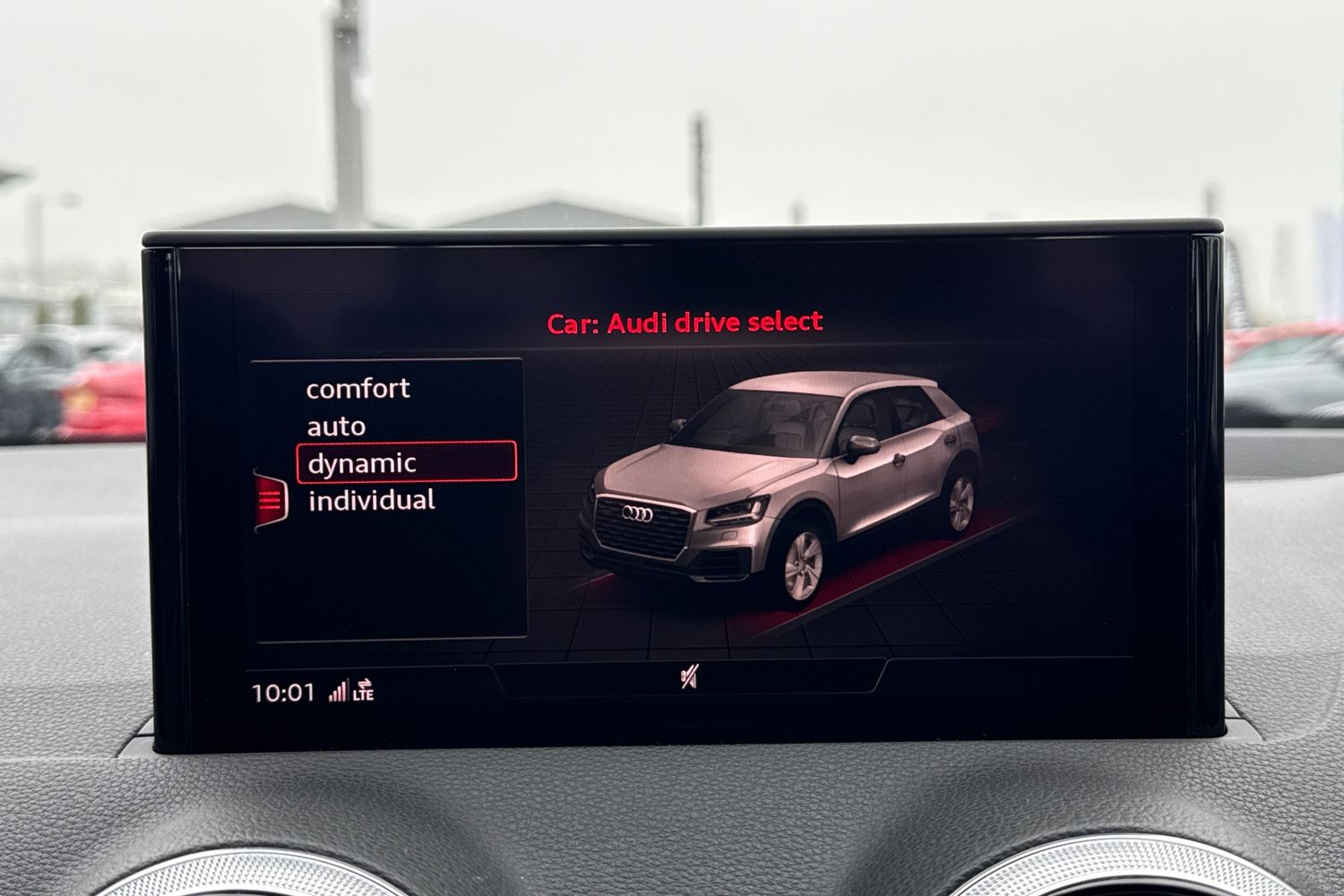Choose the highlighted dynamic option

[360, 463]
